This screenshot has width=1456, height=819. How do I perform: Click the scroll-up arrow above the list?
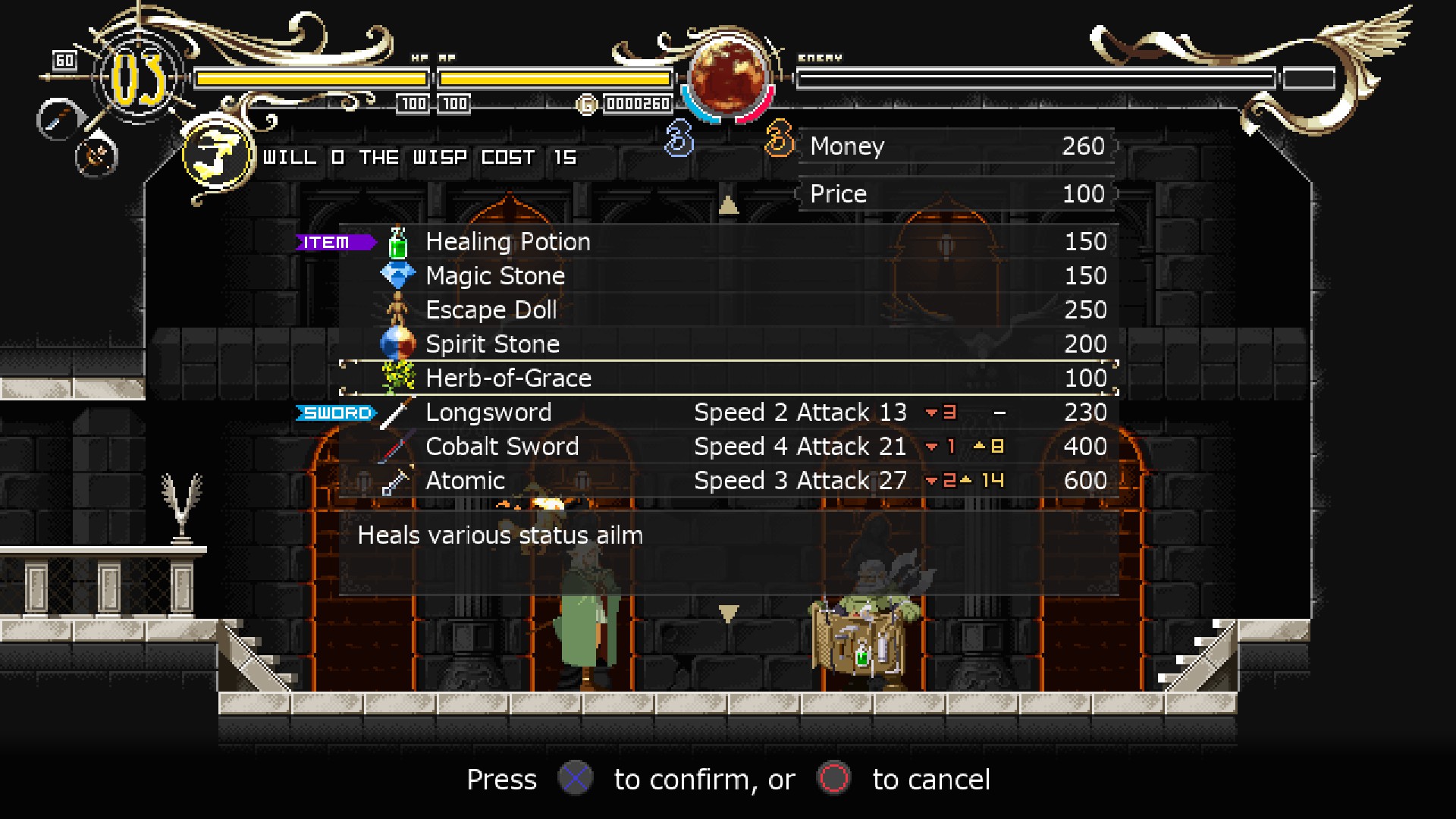(x=728, y=205)
